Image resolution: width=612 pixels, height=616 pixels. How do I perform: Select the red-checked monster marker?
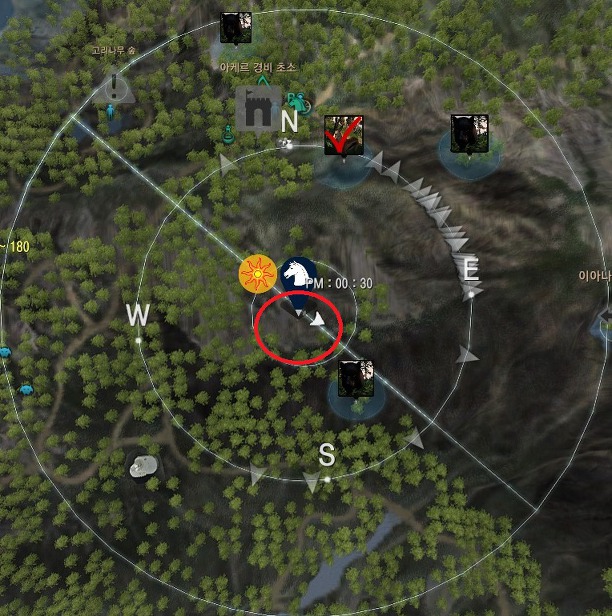click(x=343, y=135)
